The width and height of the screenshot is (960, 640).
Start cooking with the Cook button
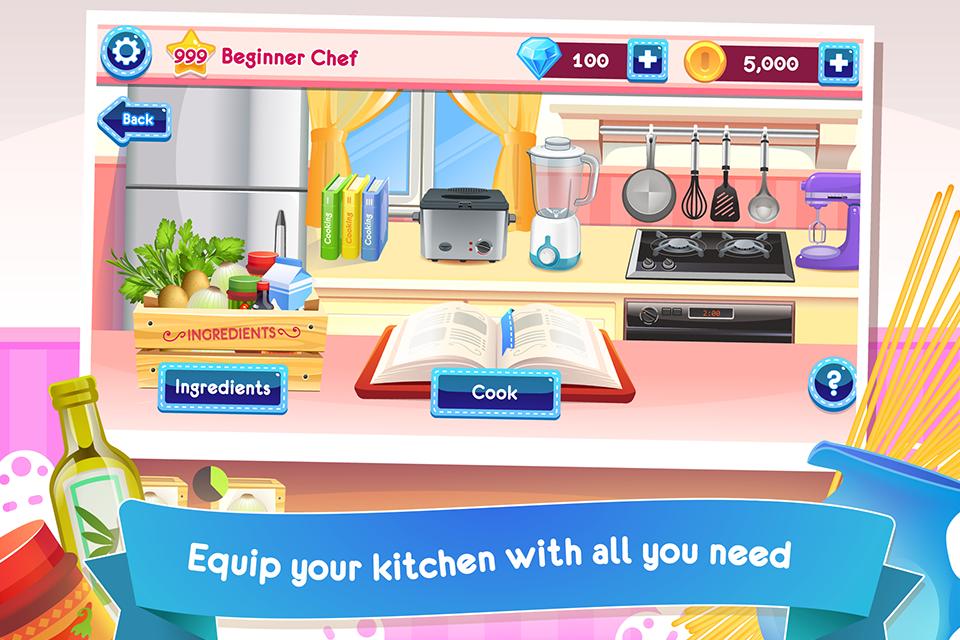(x=494, y=392)
